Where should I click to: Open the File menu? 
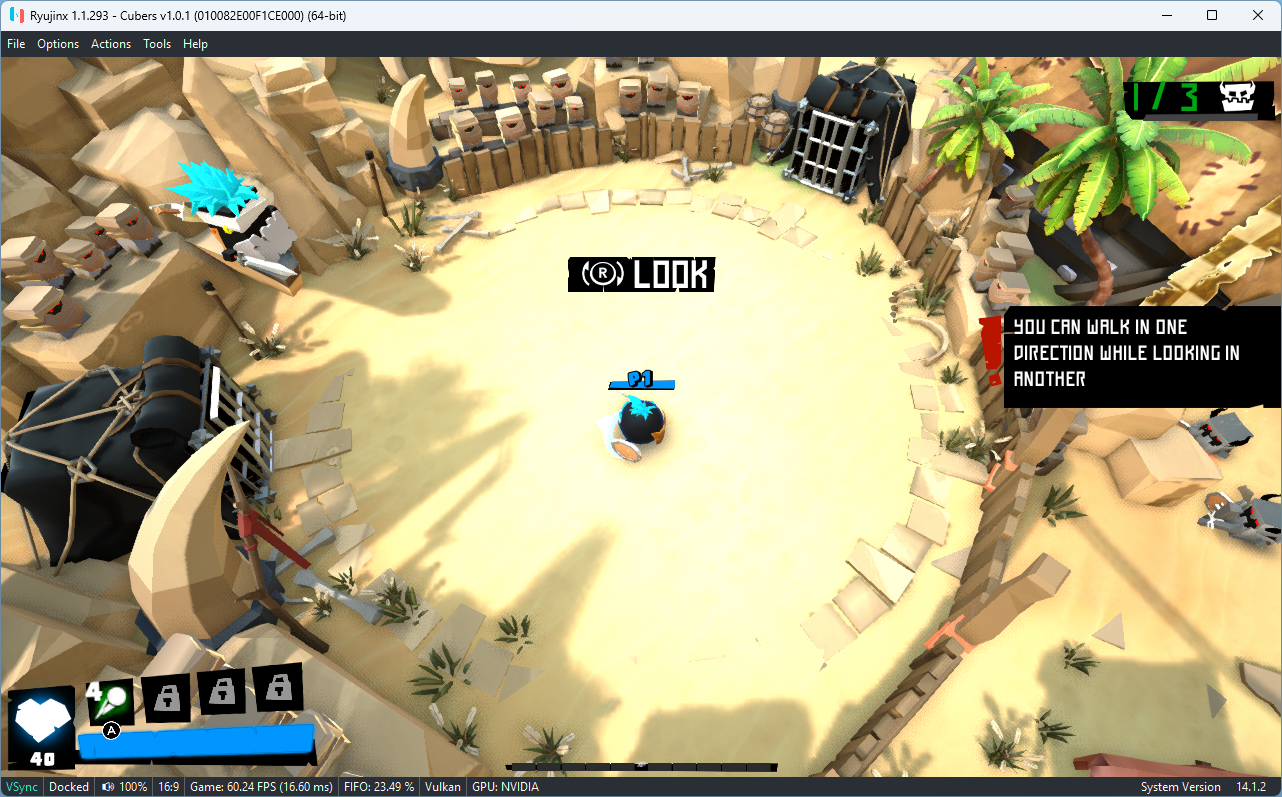(16, 43)
